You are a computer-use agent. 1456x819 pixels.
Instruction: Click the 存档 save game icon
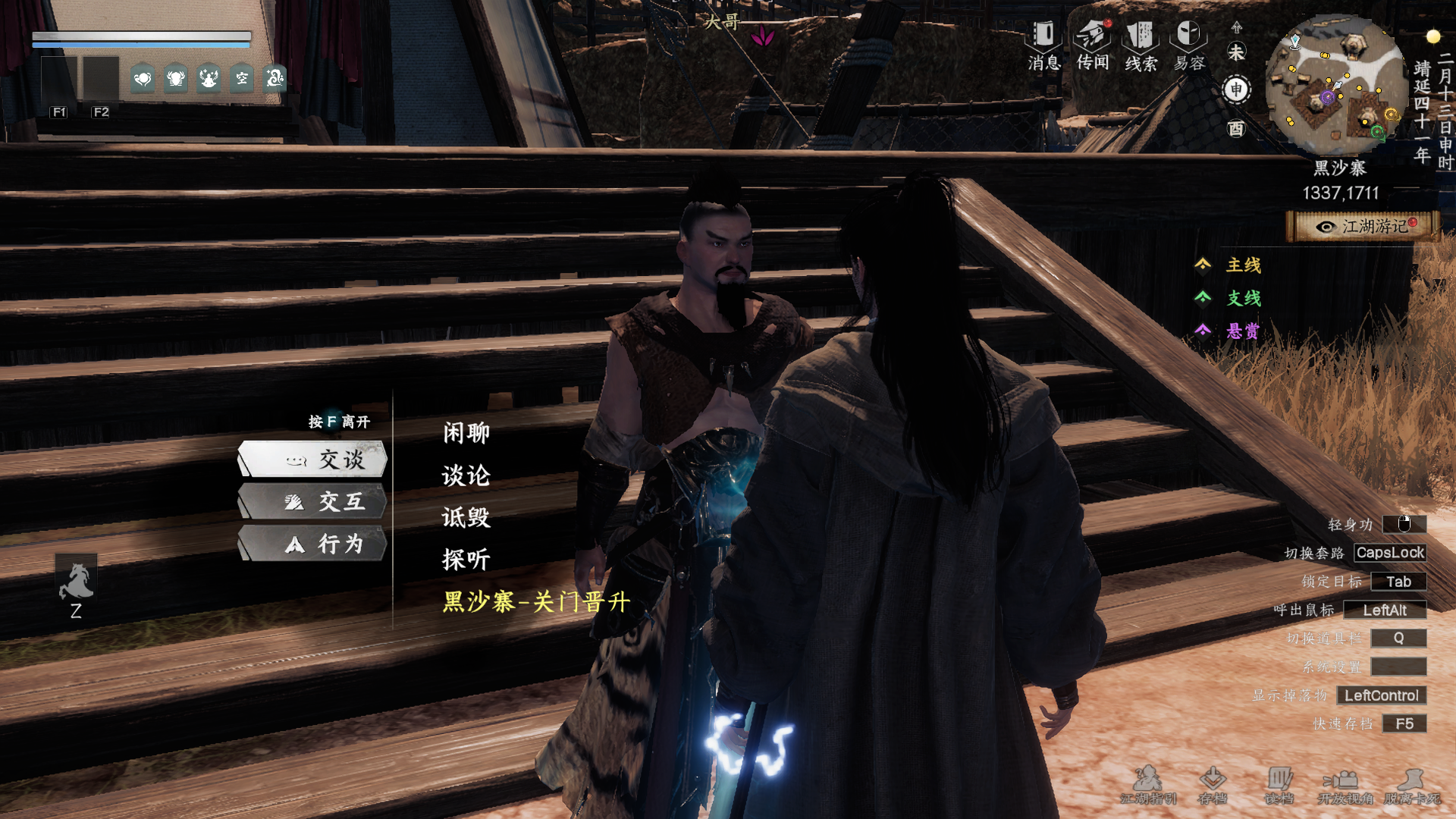tap(1212, 784)
